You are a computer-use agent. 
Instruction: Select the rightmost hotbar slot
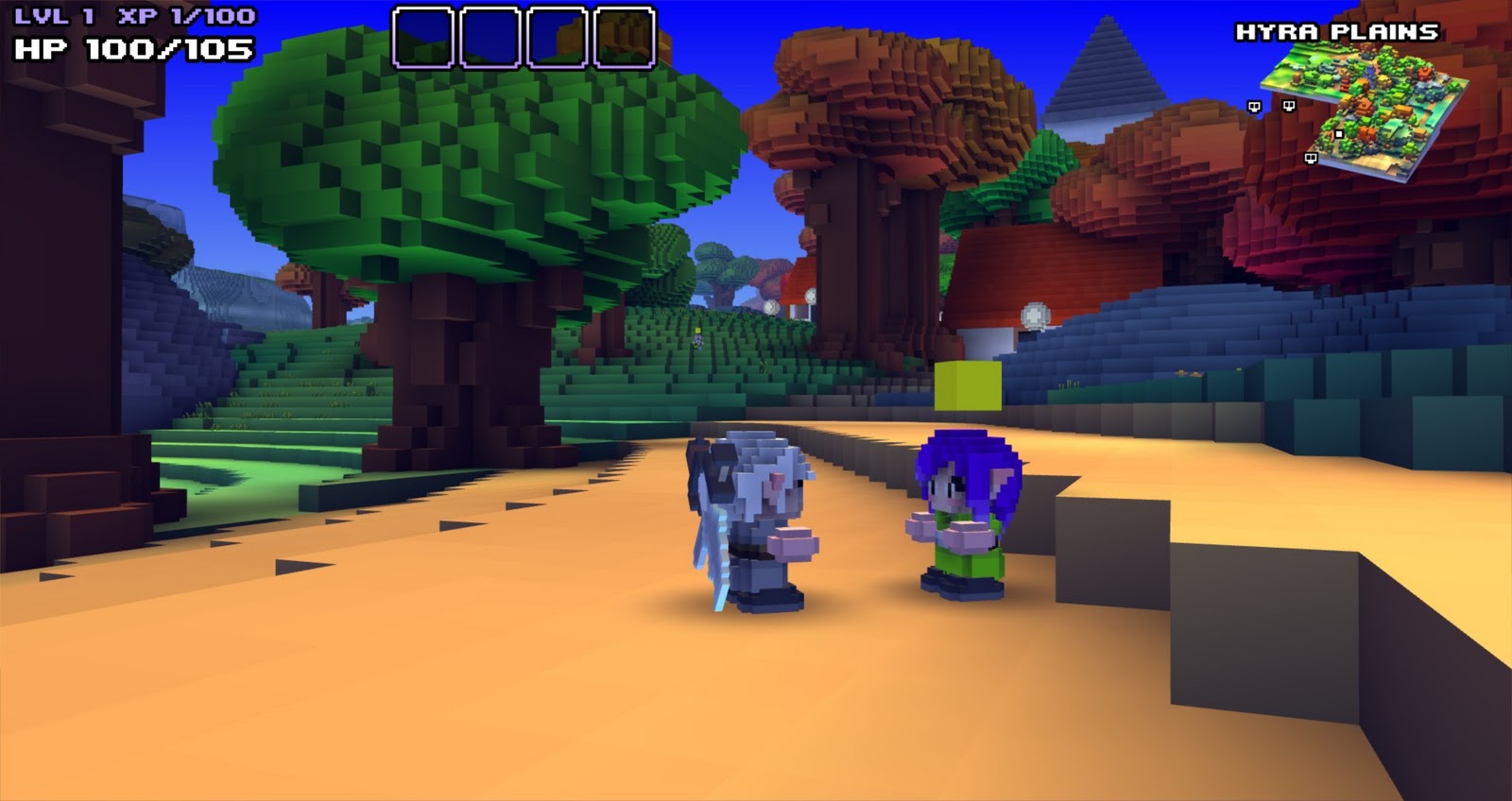click(625, 35)
